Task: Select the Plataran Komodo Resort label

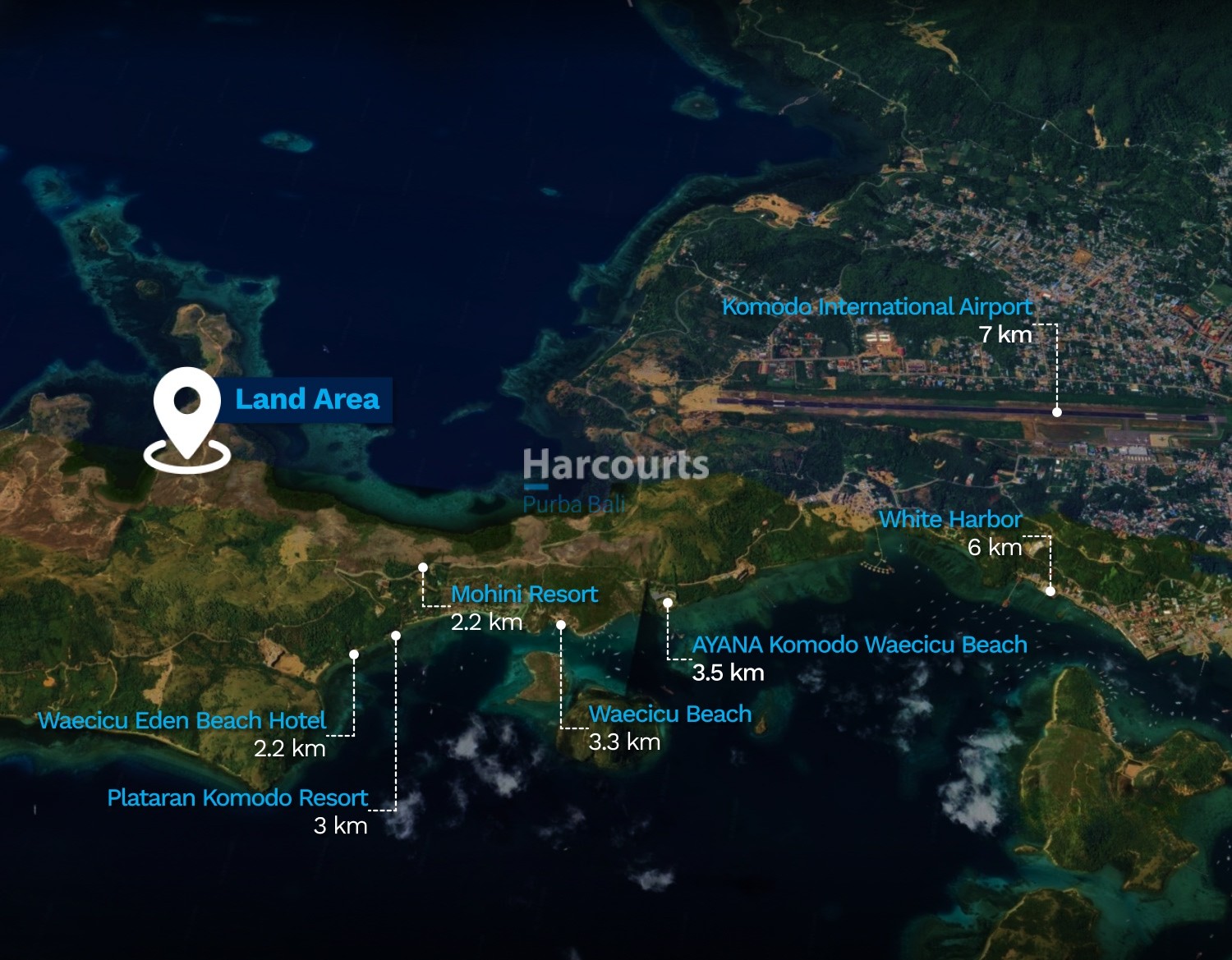Action: click(x=237, y=797)
